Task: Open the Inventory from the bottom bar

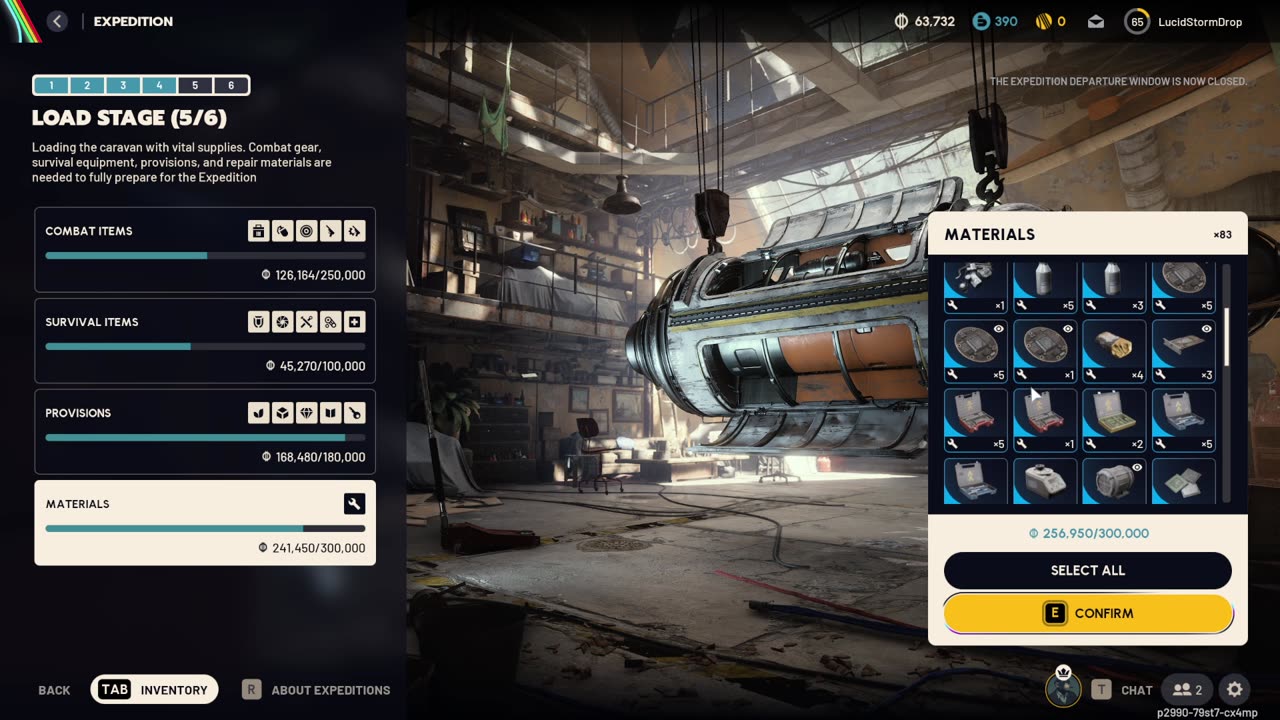Action: tap(154, 689)
